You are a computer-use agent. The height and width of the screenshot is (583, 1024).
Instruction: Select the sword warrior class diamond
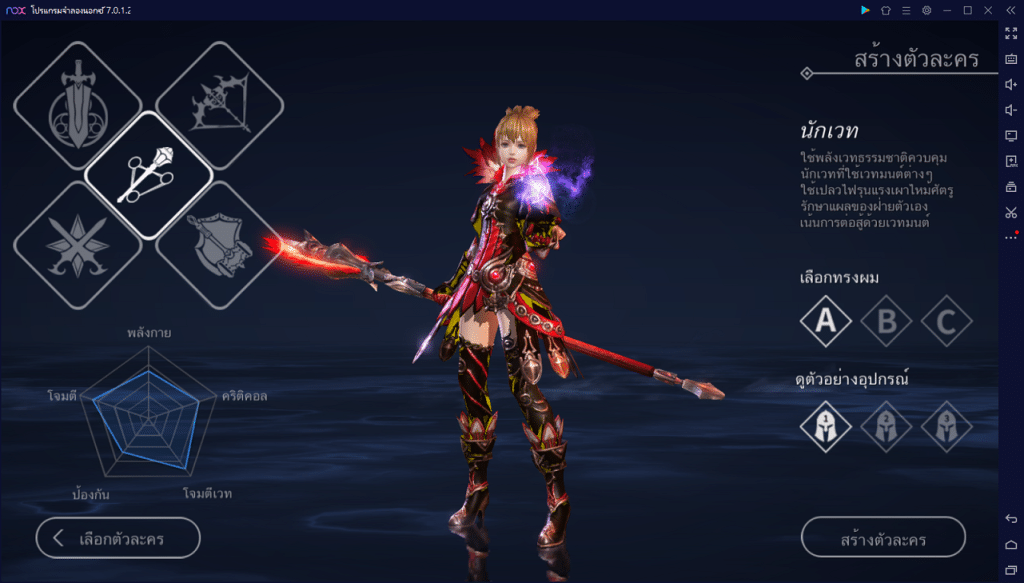78,105
